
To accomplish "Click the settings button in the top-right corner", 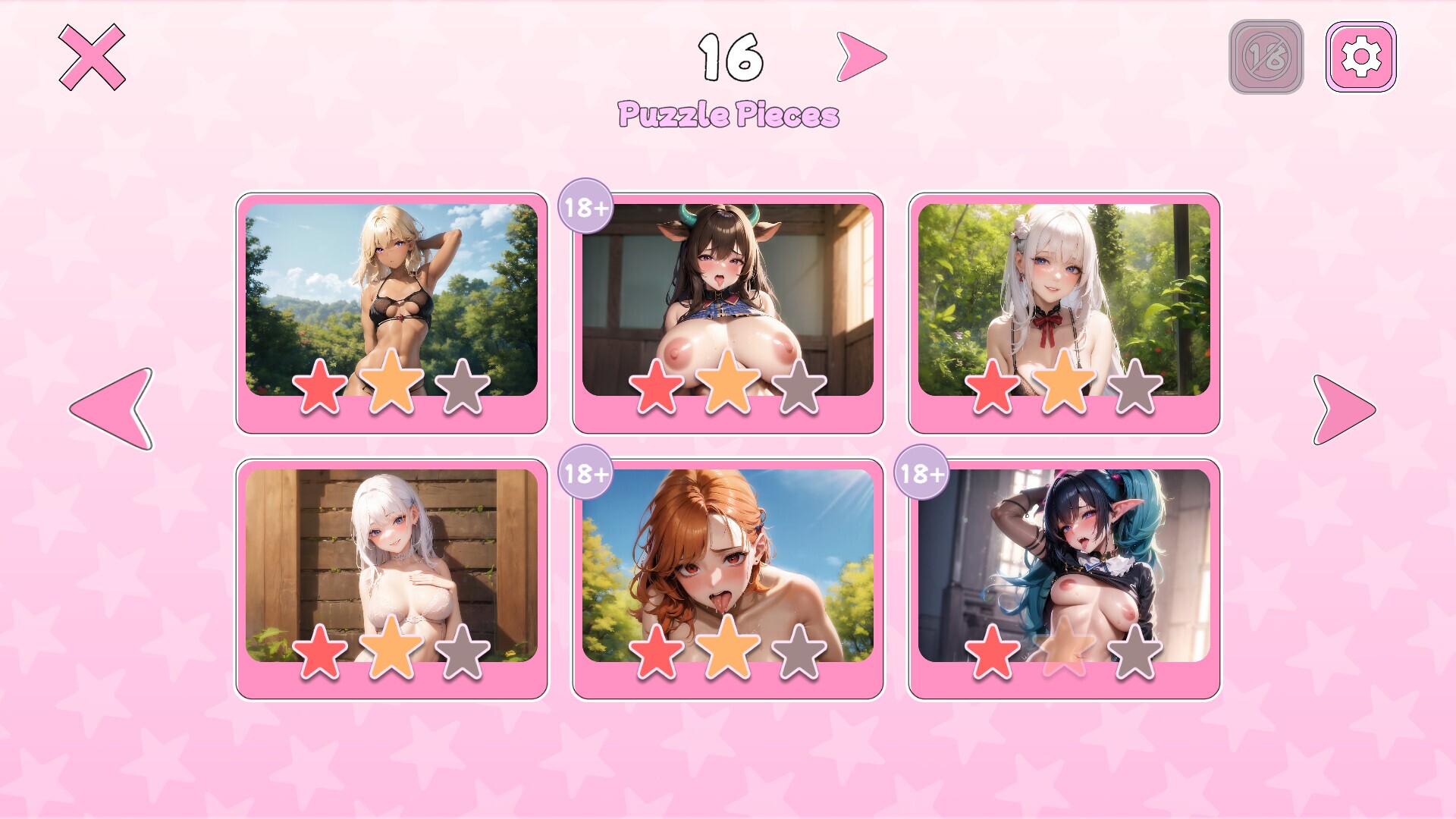I will click(x=1361, y=55).
